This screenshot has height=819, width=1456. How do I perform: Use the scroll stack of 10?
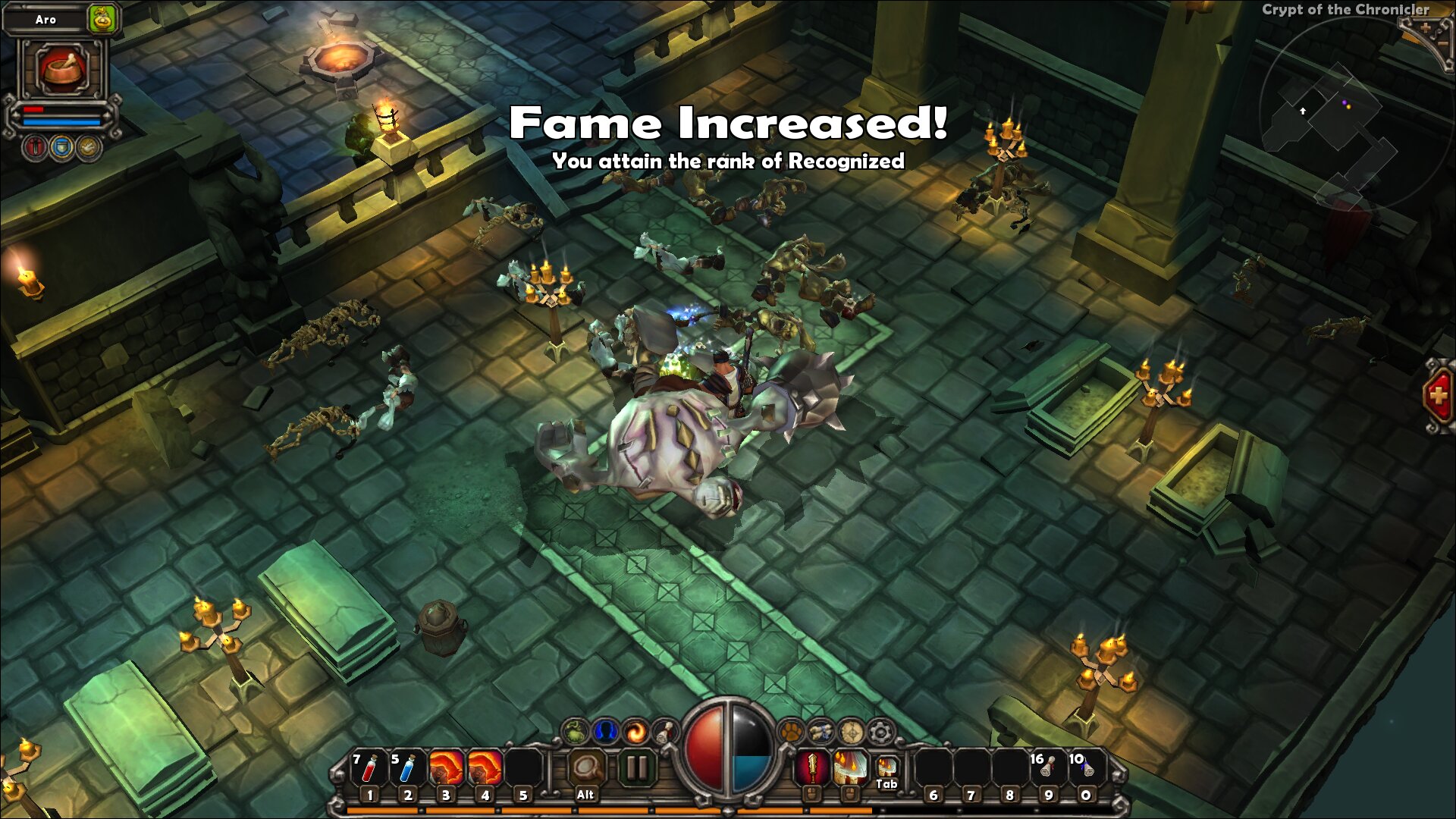pyautogui.click(x=1086, y=769)
